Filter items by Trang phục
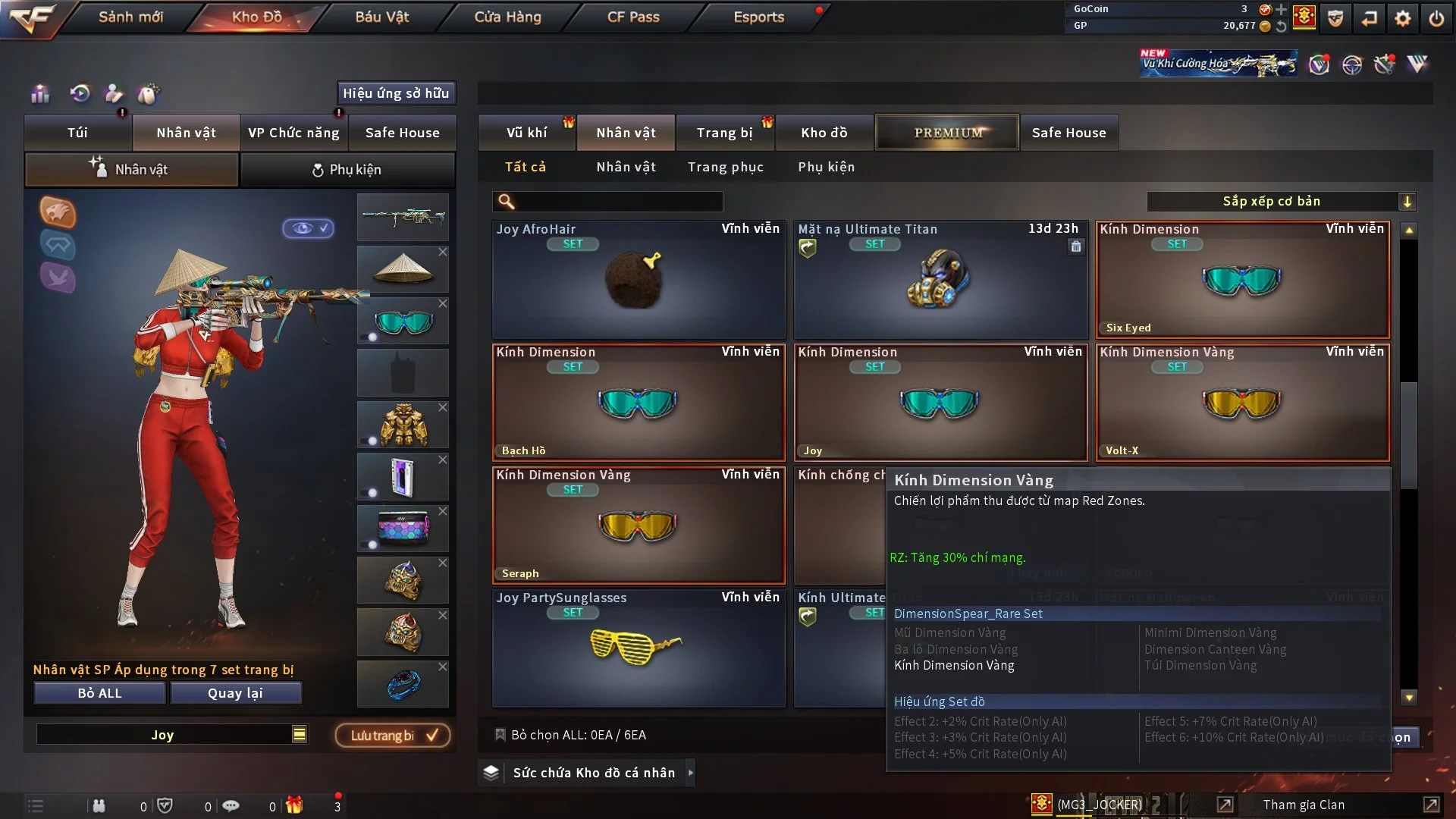This screenshot has height=819, width=1456. pos(725,167)
